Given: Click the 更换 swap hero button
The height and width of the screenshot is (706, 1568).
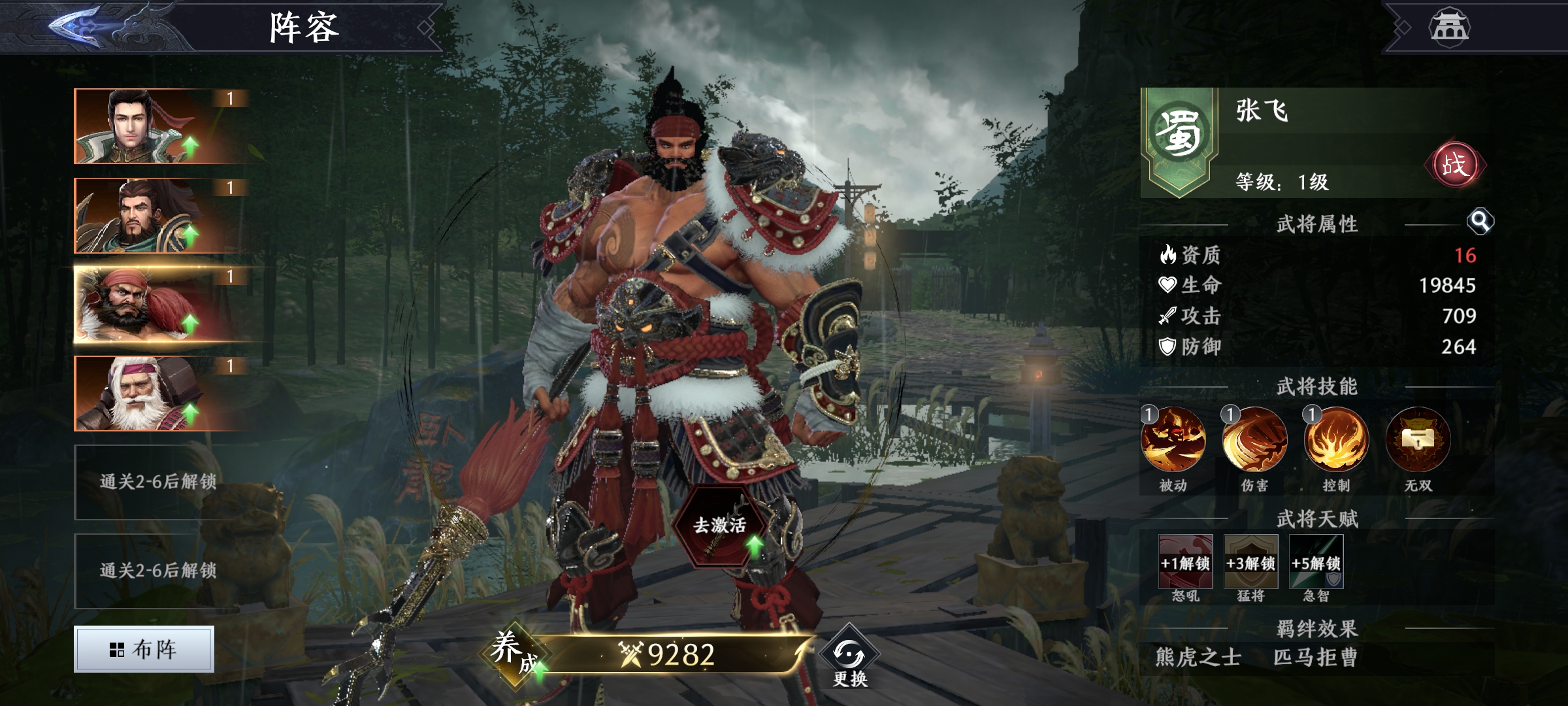Looking at the screenshot, I should click(849, 660).
